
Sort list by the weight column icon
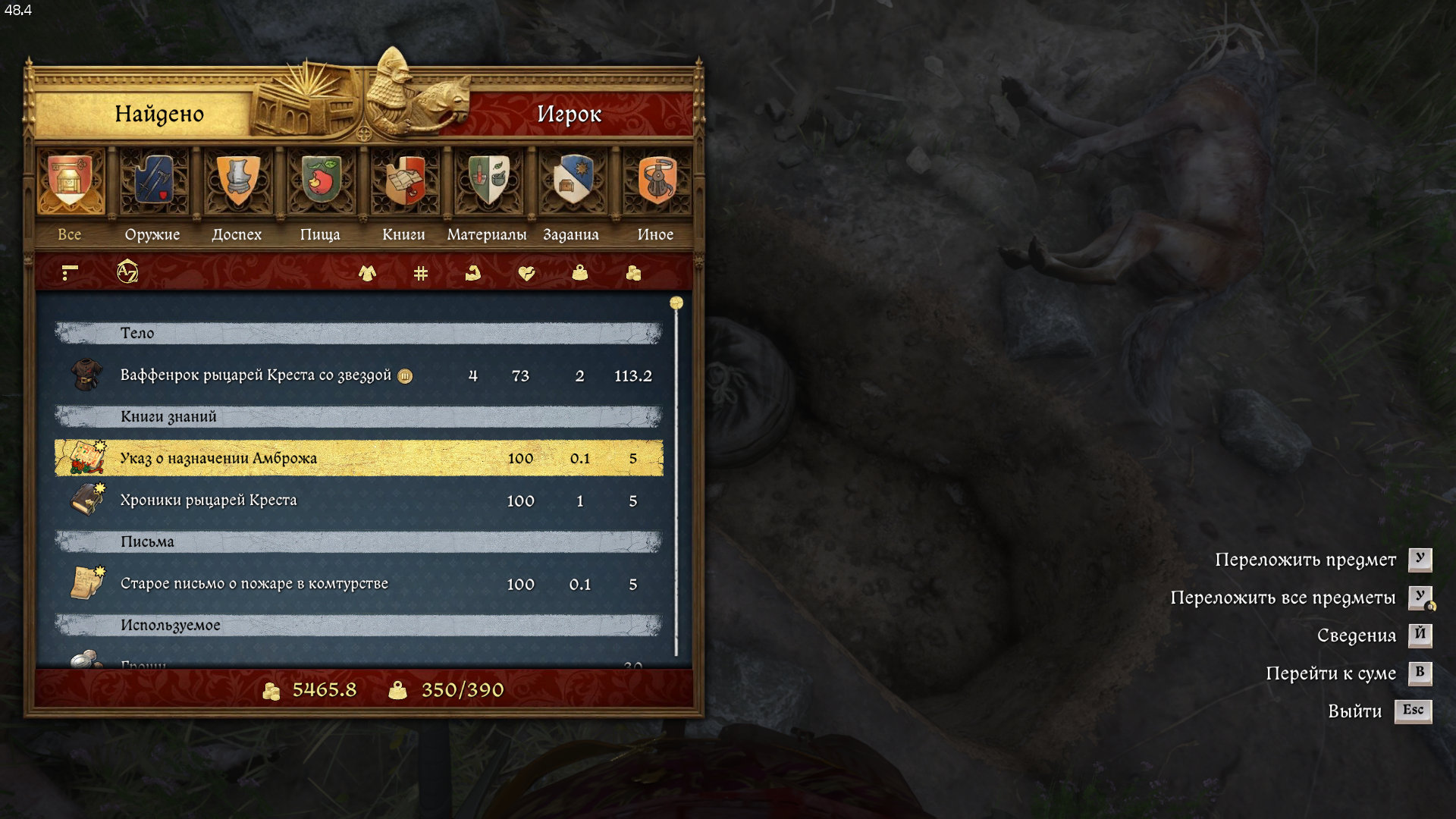pos(579,273)
